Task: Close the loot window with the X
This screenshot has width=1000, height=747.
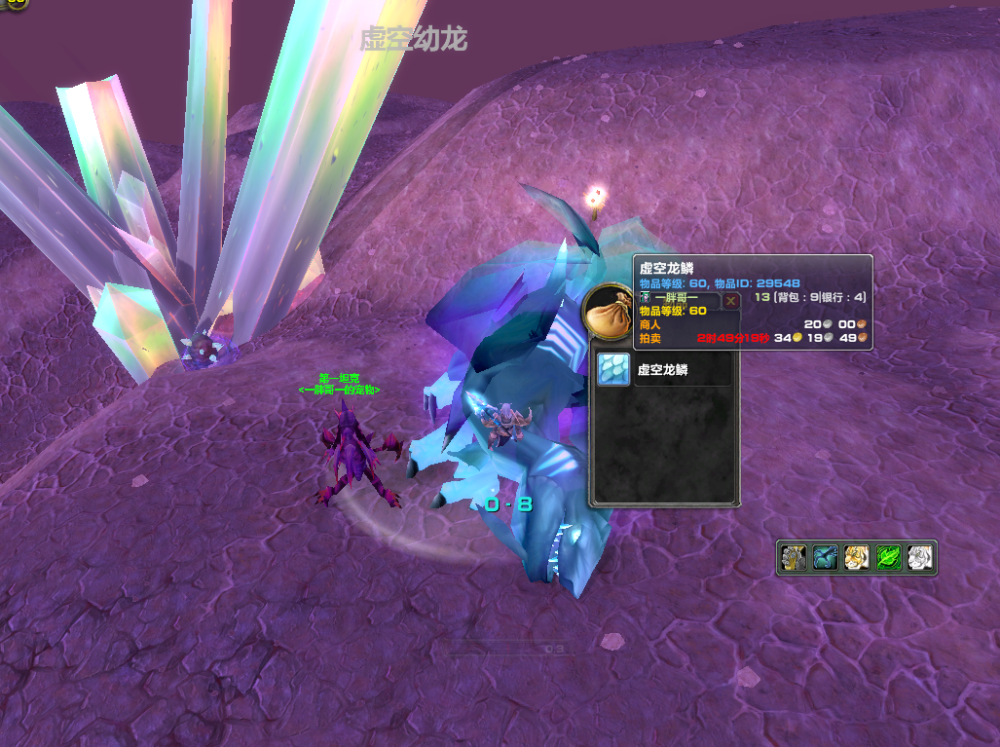Action: pyautogui.click(x=731, y=300)
